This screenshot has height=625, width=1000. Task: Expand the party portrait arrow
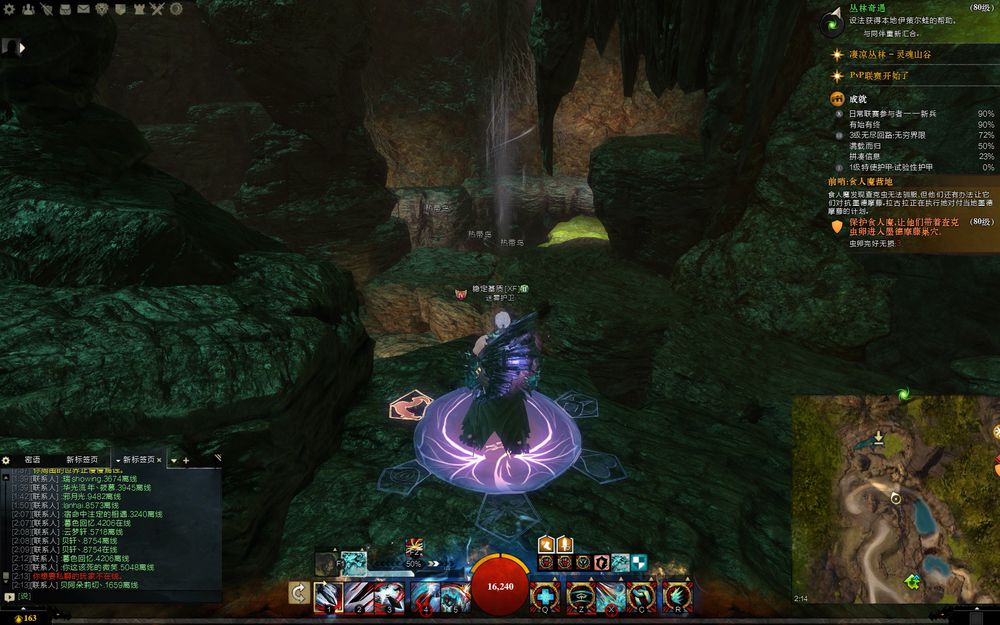coord(21,47)
